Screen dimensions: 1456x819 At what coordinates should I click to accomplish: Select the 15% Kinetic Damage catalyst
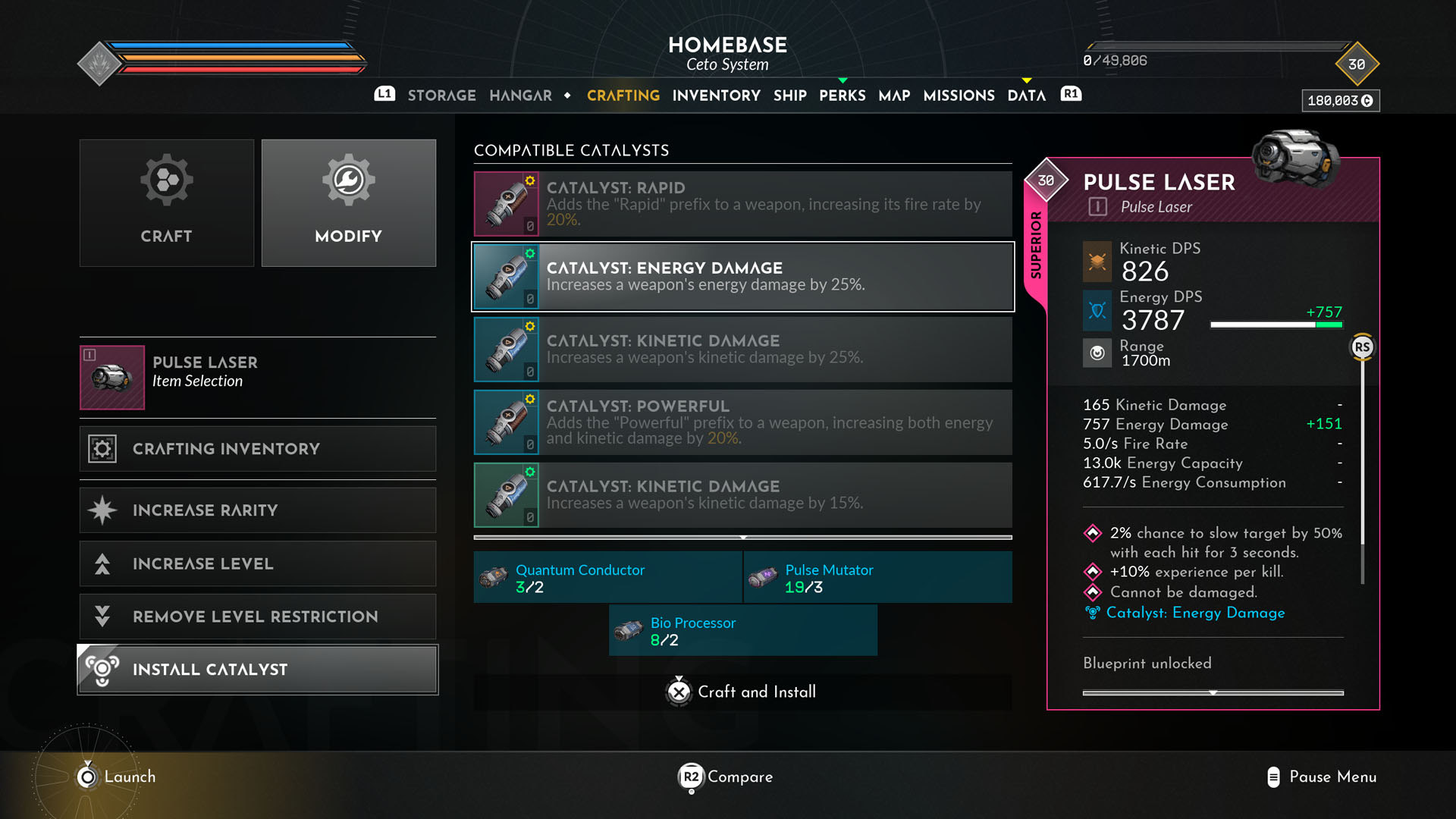(743, 494)
